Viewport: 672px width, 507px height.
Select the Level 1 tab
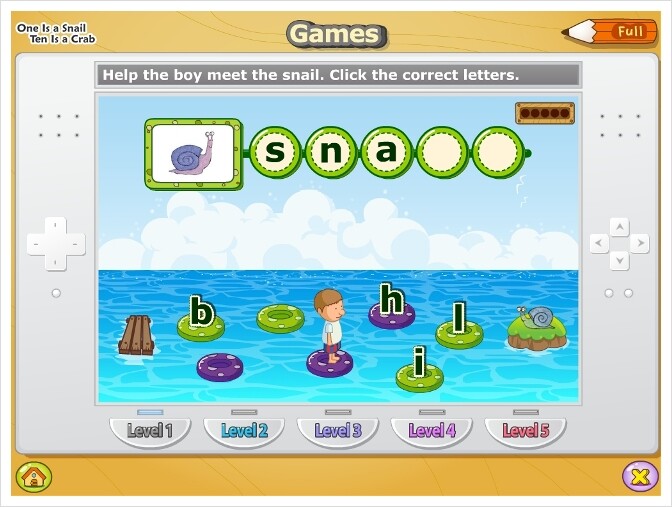pos(149,431)
